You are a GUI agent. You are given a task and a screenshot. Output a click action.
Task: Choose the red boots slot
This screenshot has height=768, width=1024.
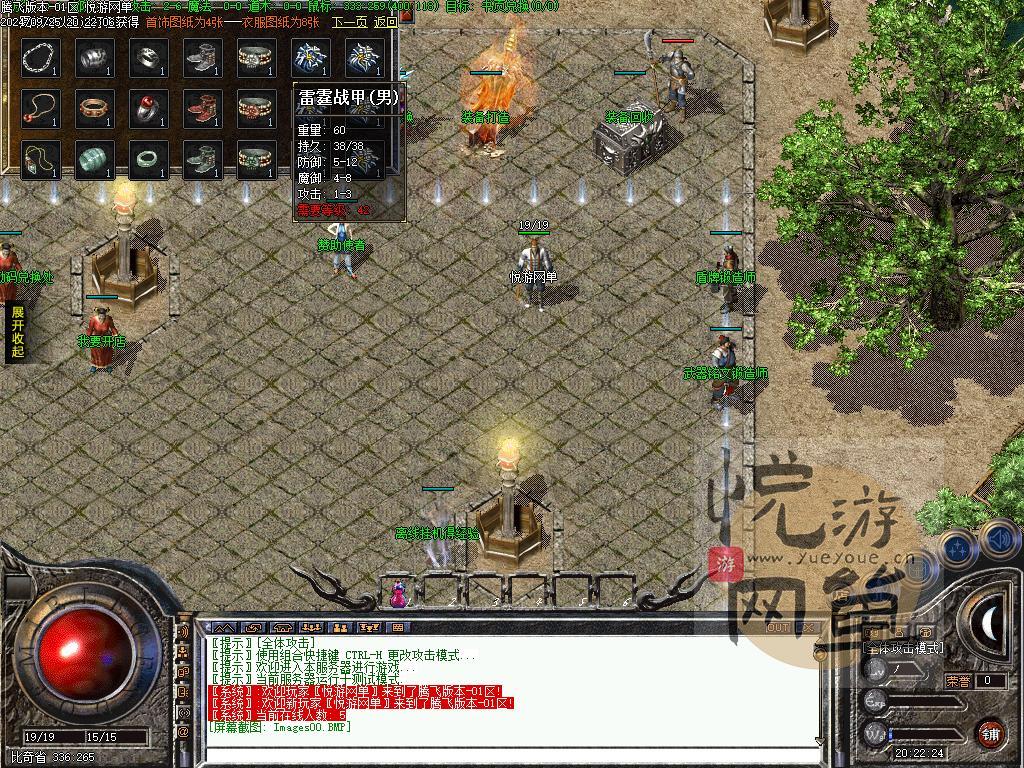[x=203, y=109]
